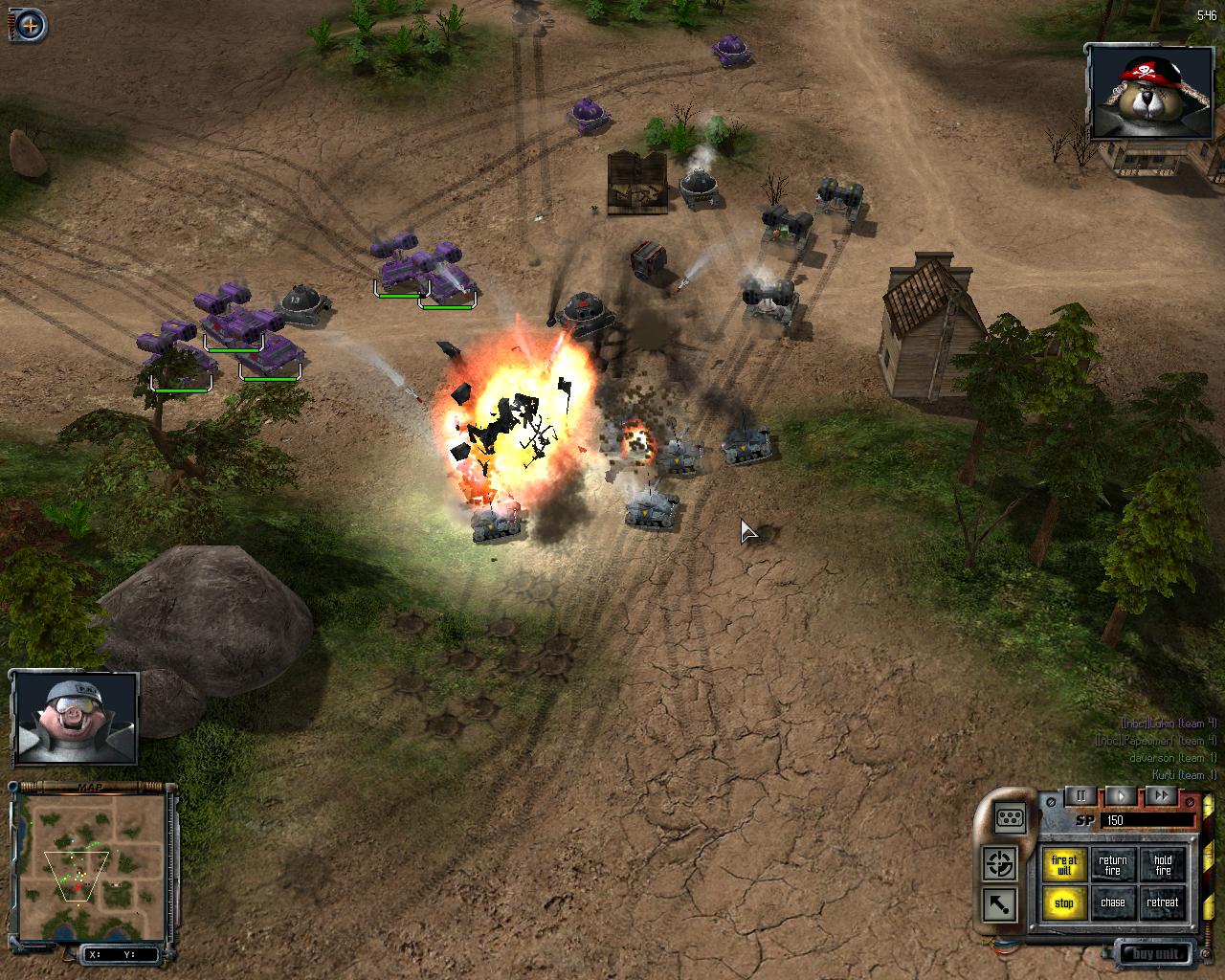Activate the chase movement mode

coord(1113,902)
